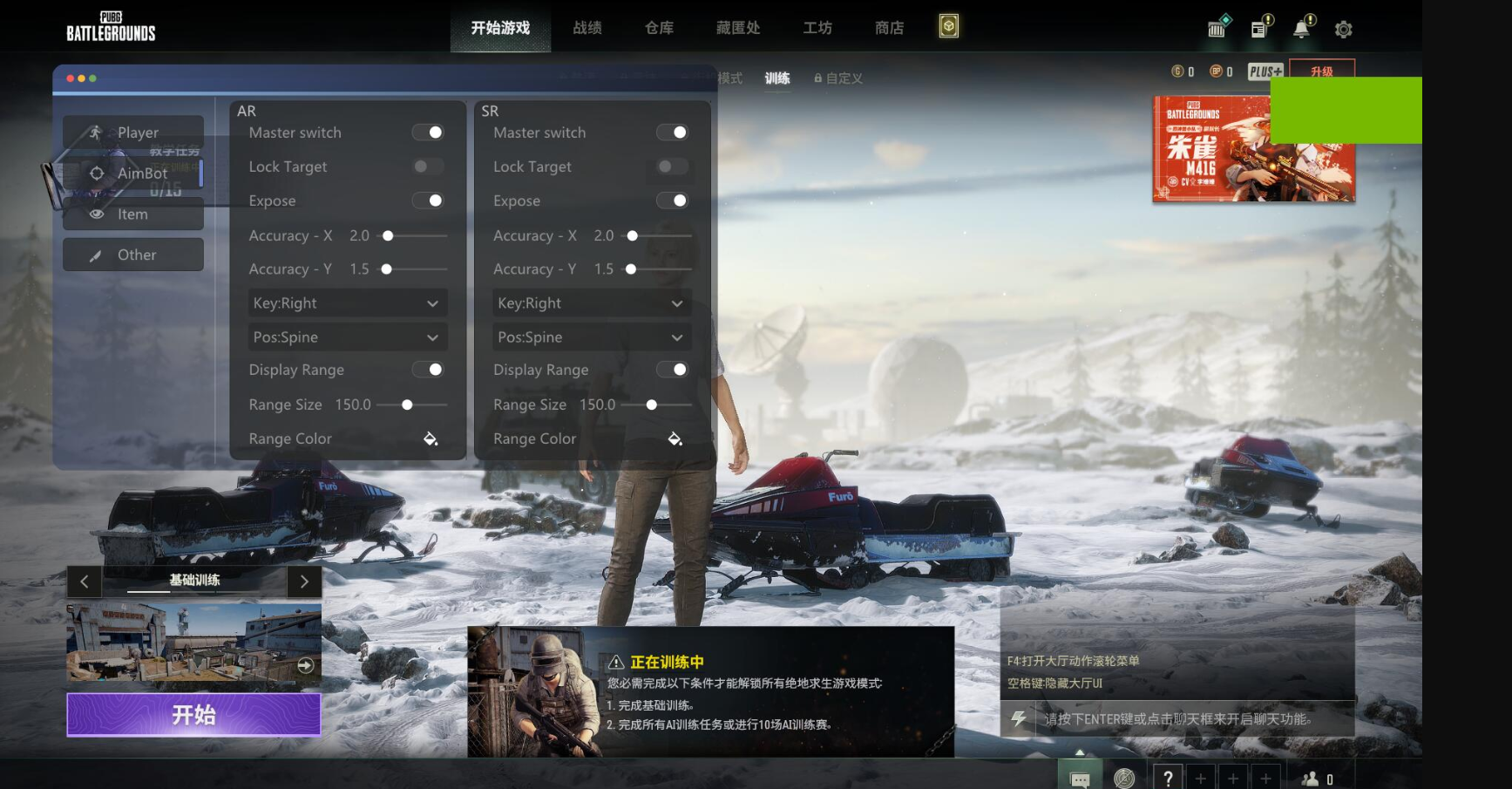Screen dimensions: 1512x789
Task: Open the 战绩 career tab
Action: click(587, 28)
